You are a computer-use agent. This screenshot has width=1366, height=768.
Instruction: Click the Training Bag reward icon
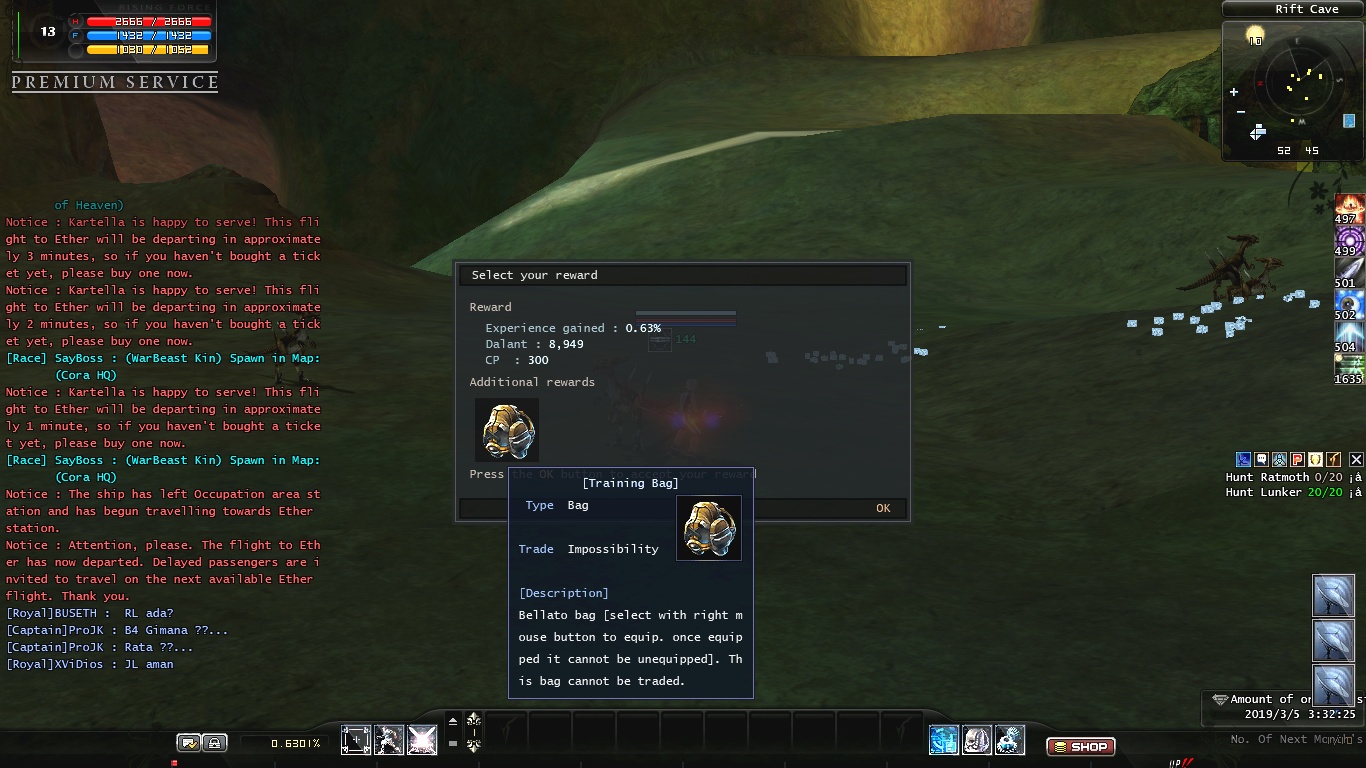[x=507, y=430]
